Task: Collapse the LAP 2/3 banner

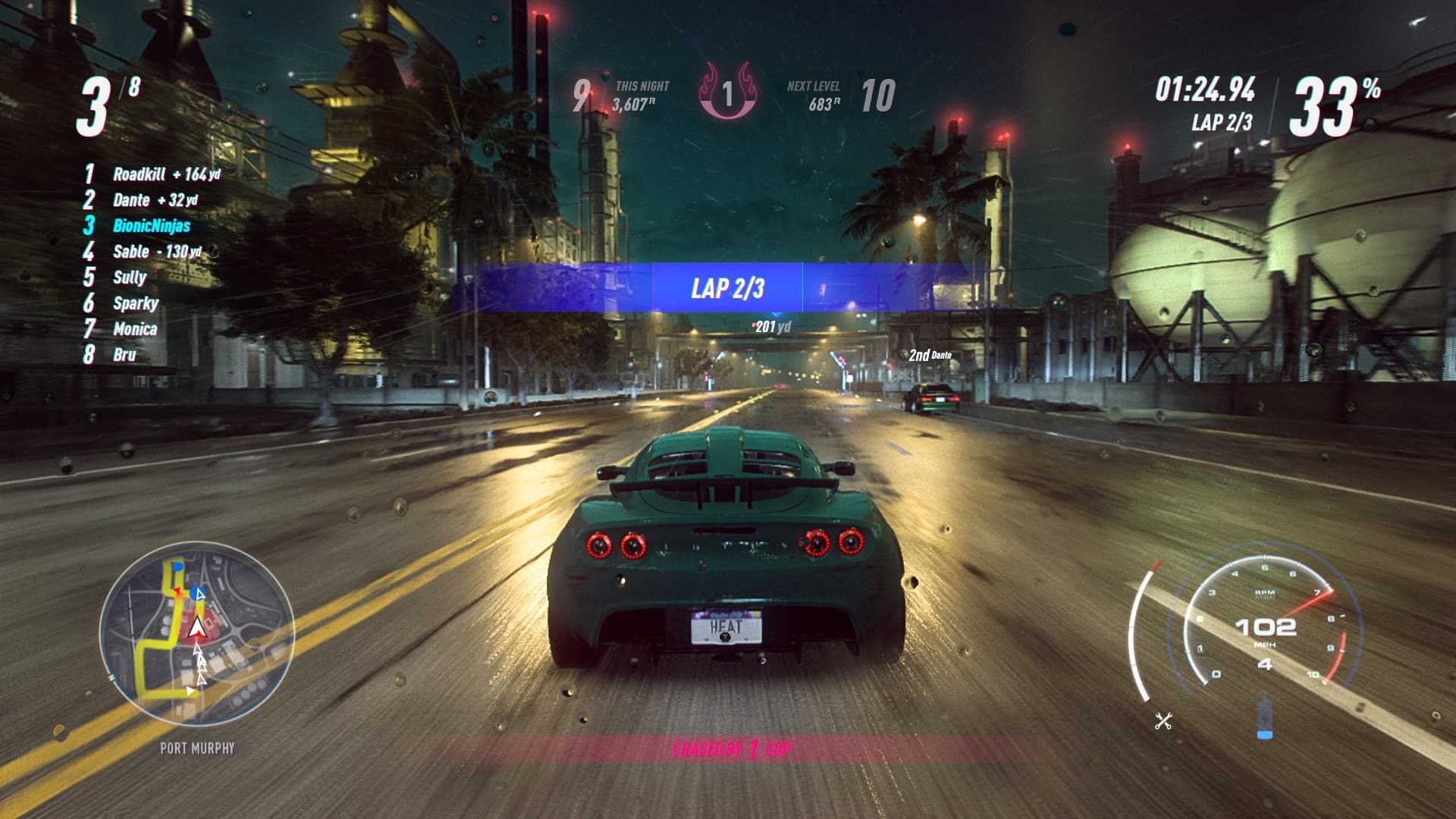Action: click(727, 288)
